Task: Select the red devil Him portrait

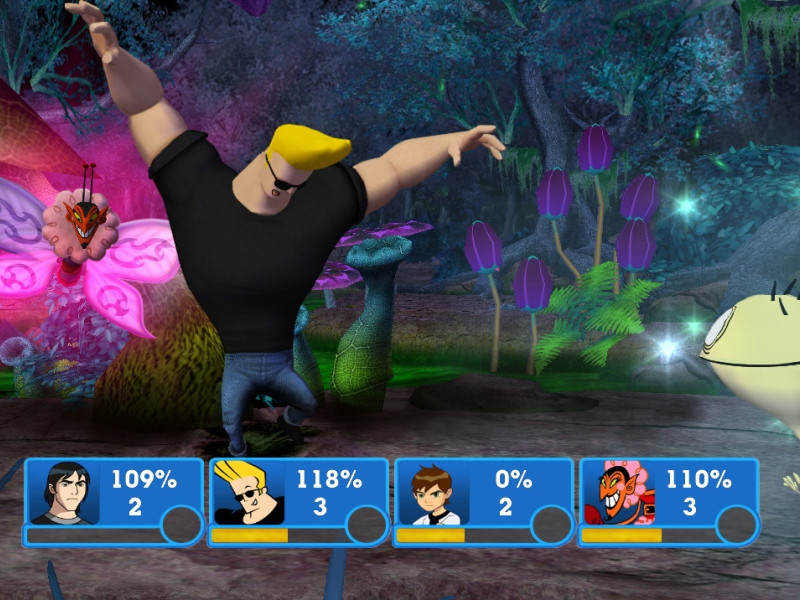Action: point(617,493)
